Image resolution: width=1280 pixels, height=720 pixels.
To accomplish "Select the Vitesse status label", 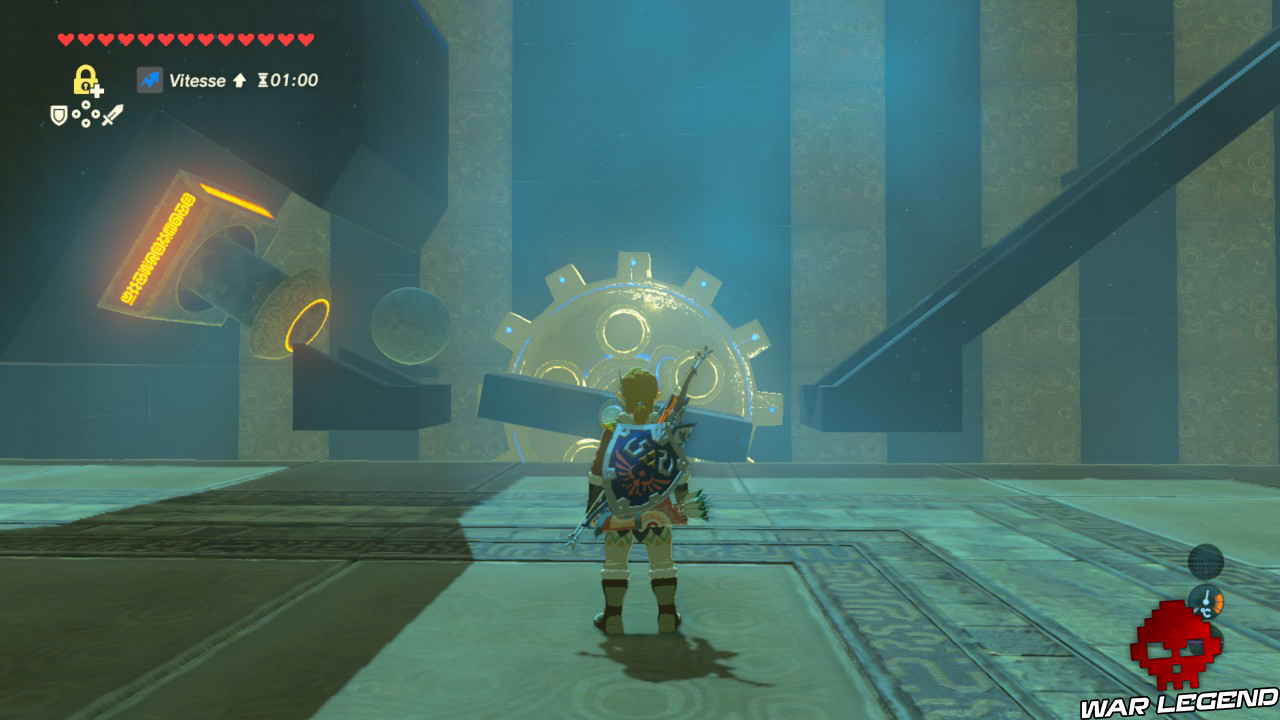I will [197, 80].
